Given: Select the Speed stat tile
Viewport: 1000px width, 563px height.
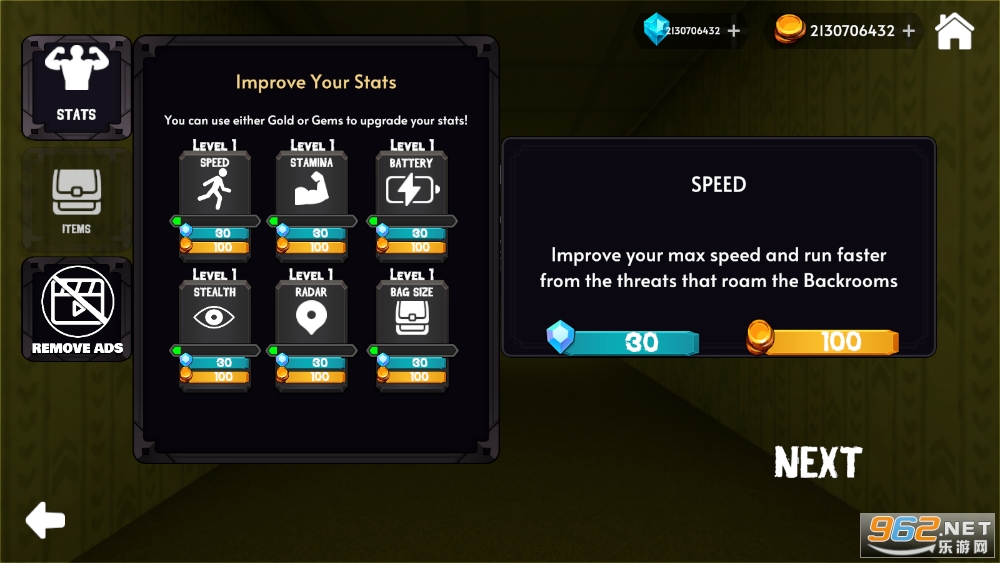Looking at the screenshot, I should click(214, 184).
